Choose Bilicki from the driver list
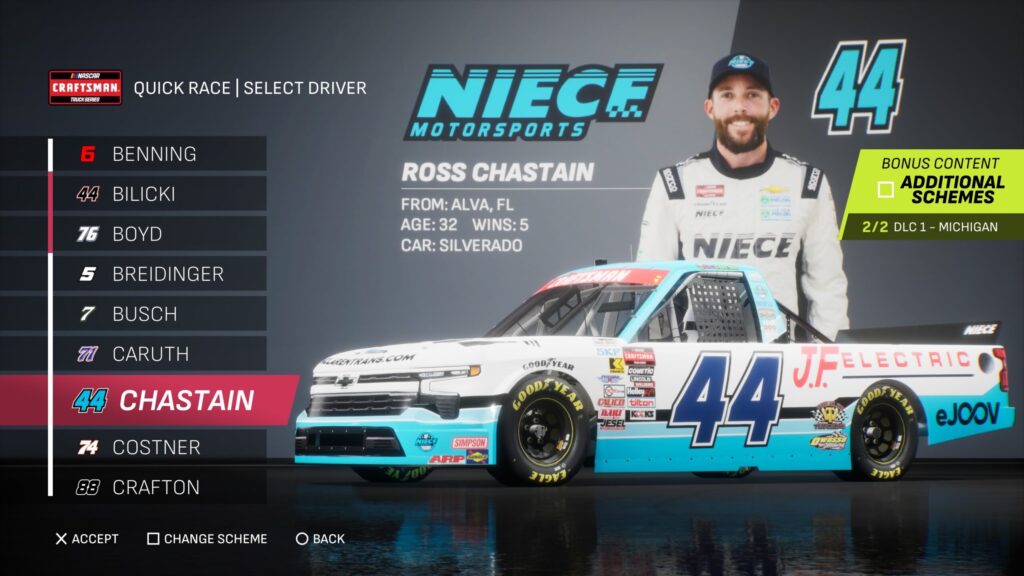Screen dimensions: 1024x576 [x=144, y=194]
